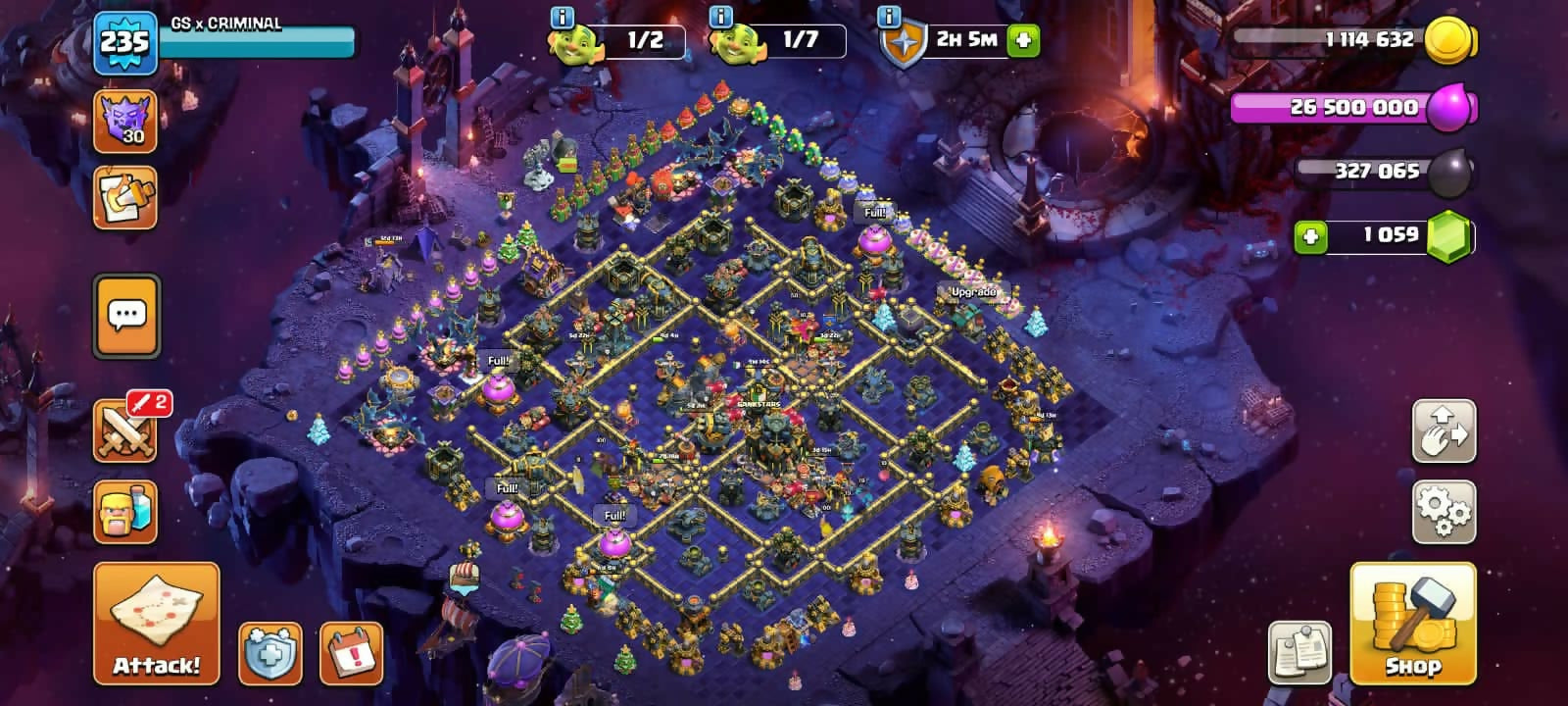Open the Shop
1568x706 pixels.
click(1412, 623)
